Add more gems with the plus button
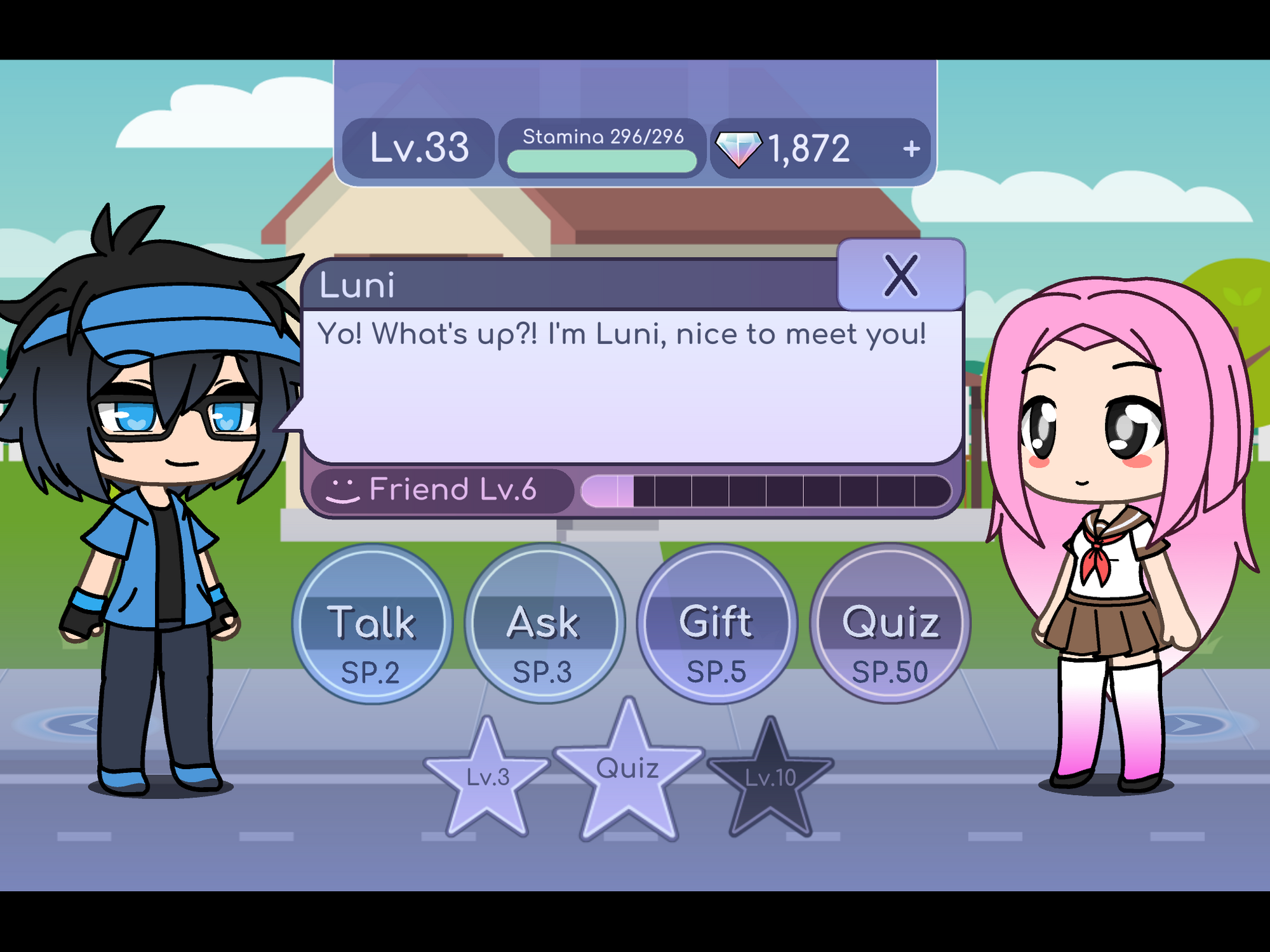This screenshot has height=952, width=1270. 911,149
